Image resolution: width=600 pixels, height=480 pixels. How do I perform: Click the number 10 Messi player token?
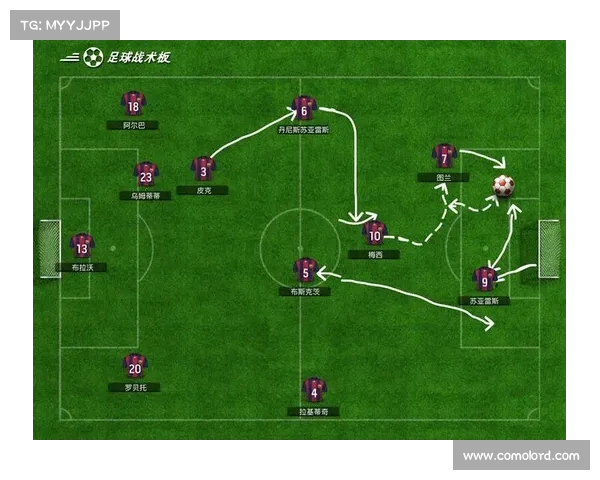pyautogui.click(x=375, y=232)
